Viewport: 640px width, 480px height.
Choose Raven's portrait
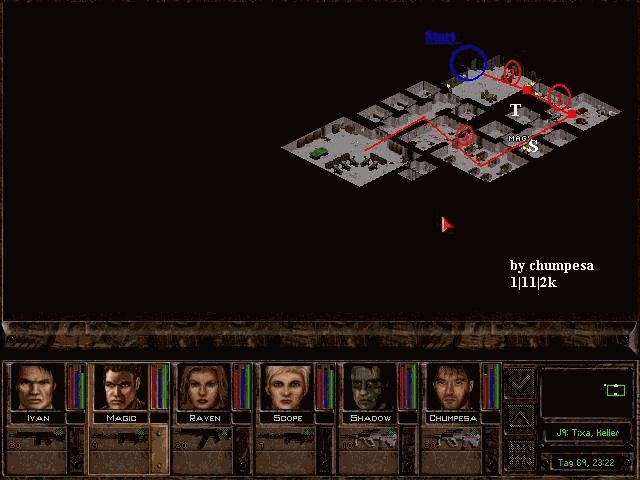point(204,388)
